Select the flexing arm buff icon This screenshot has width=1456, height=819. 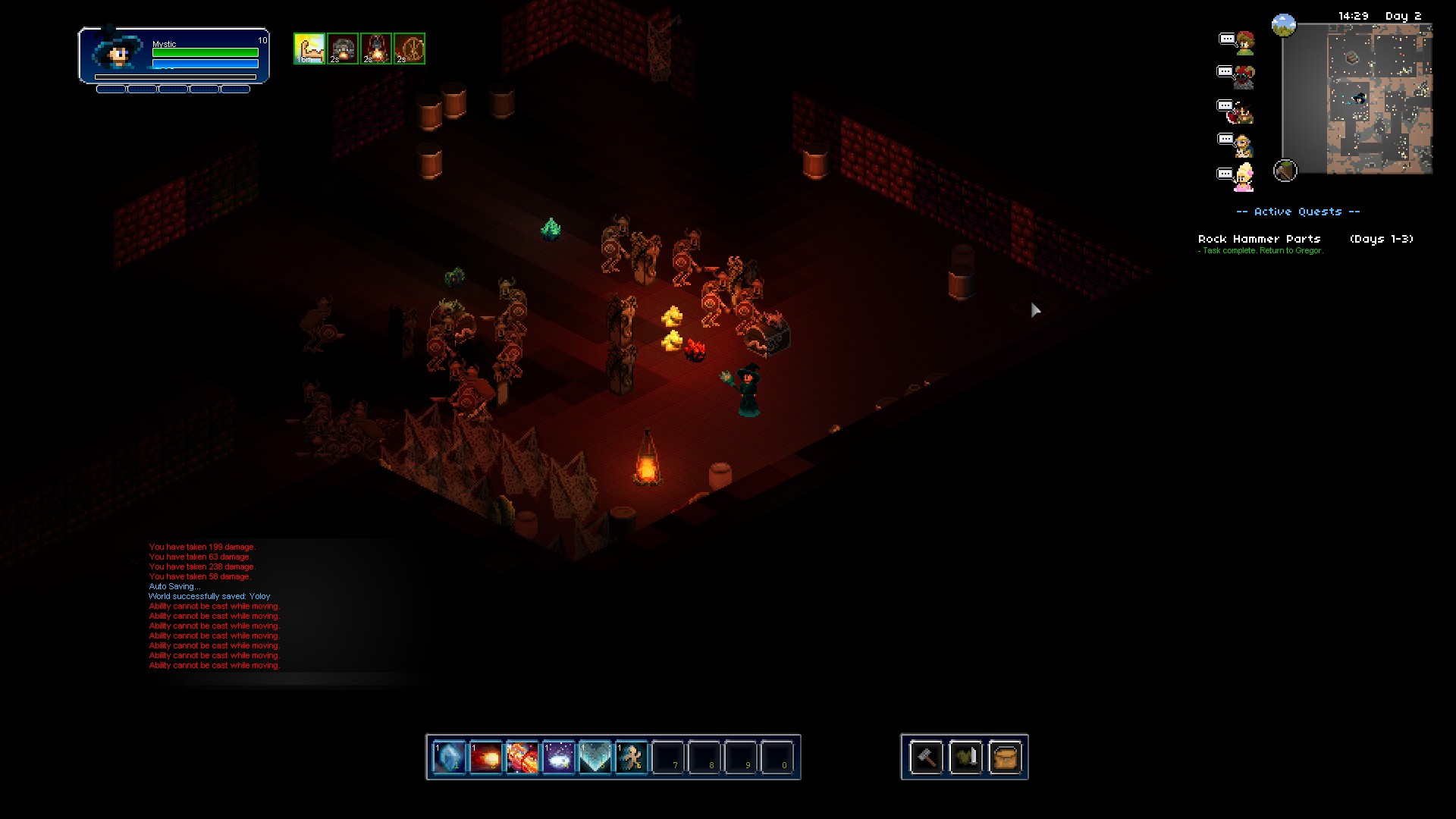tap(309, 49)
